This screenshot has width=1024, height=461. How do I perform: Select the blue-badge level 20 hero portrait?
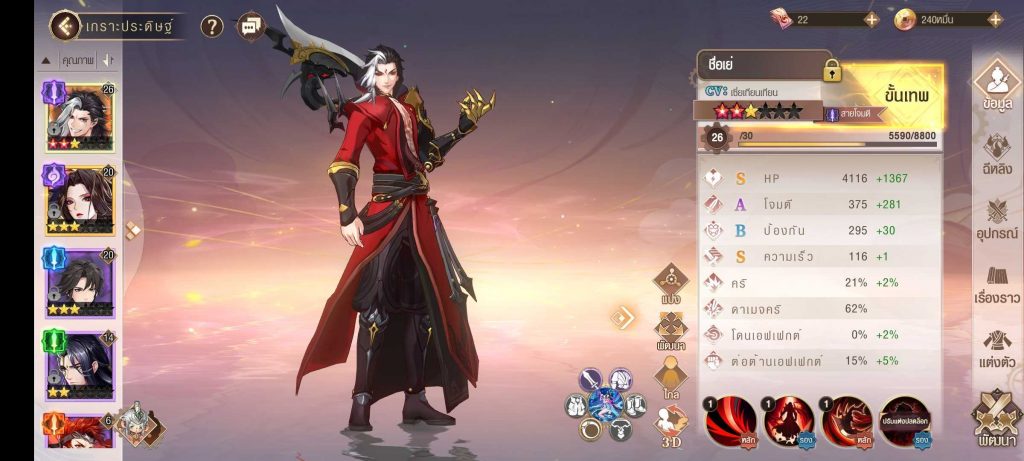(x=79, y=283)
